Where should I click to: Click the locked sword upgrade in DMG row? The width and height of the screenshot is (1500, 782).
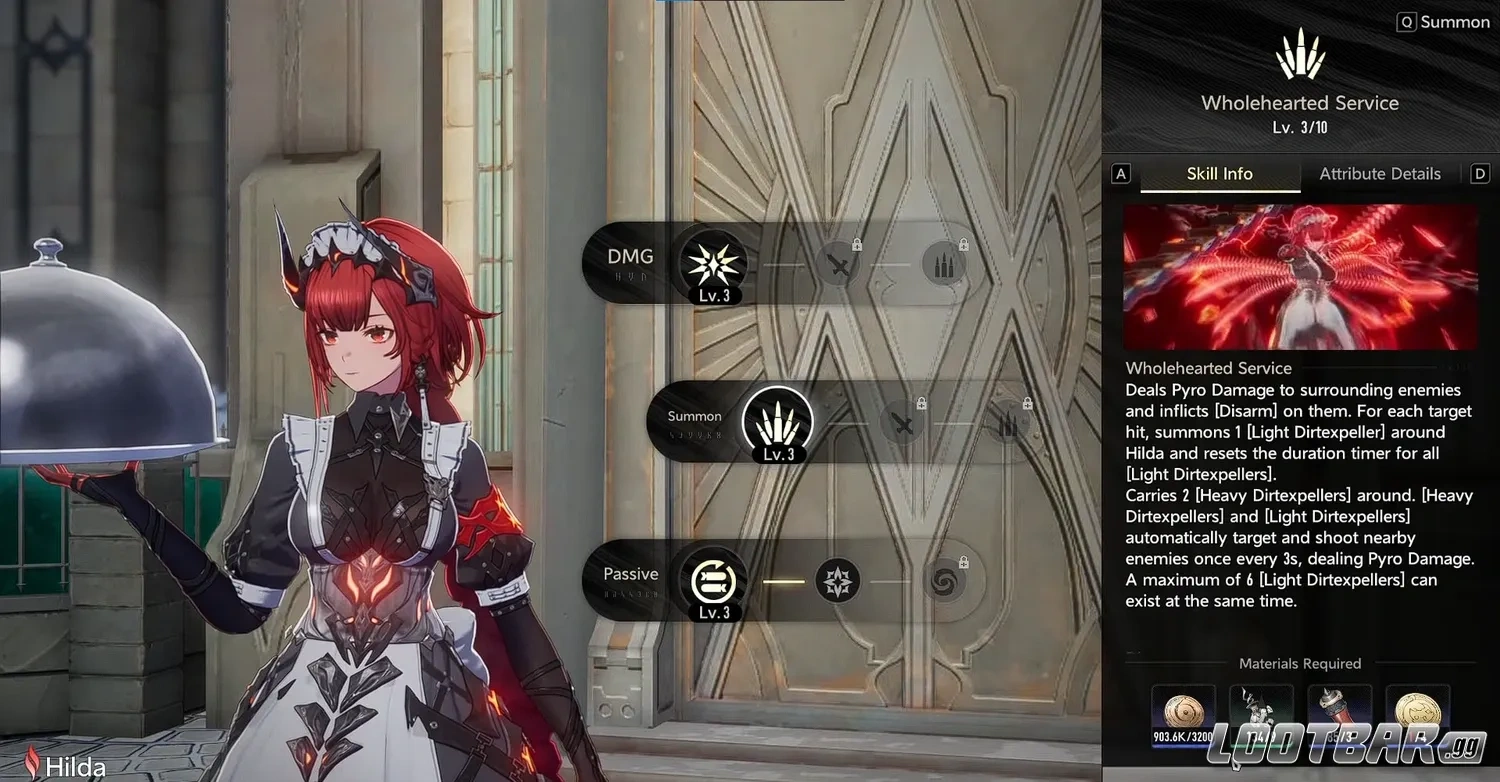pyautogui.click(x=840, y=265)
